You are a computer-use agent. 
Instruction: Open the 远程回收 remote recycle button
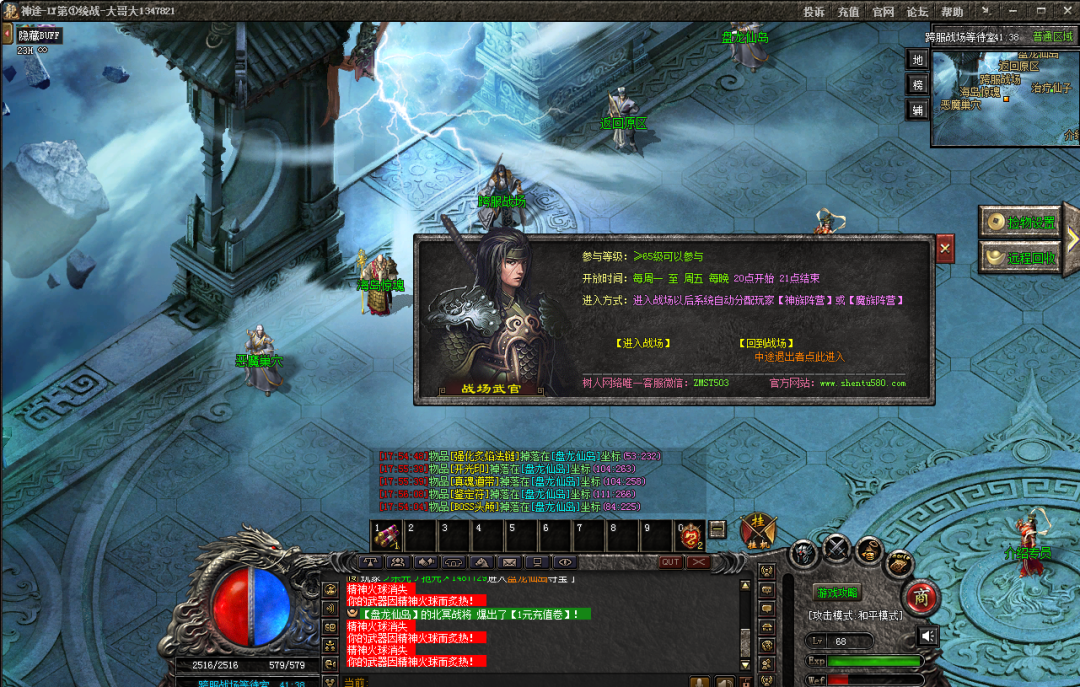(1020, 257)
